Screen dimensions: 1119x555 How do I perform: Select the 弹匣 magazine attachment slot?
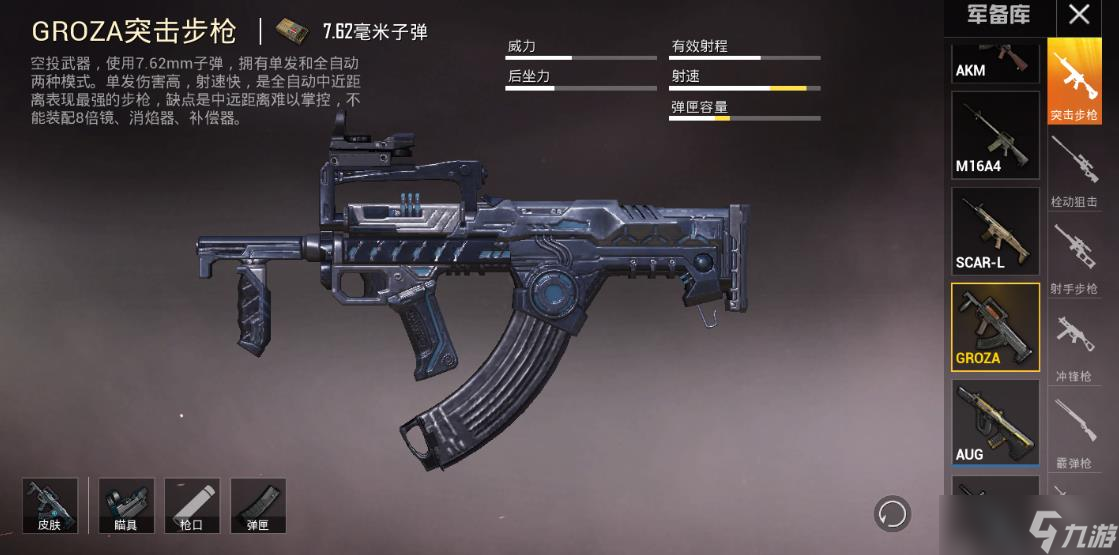click(x=258, y=505)
